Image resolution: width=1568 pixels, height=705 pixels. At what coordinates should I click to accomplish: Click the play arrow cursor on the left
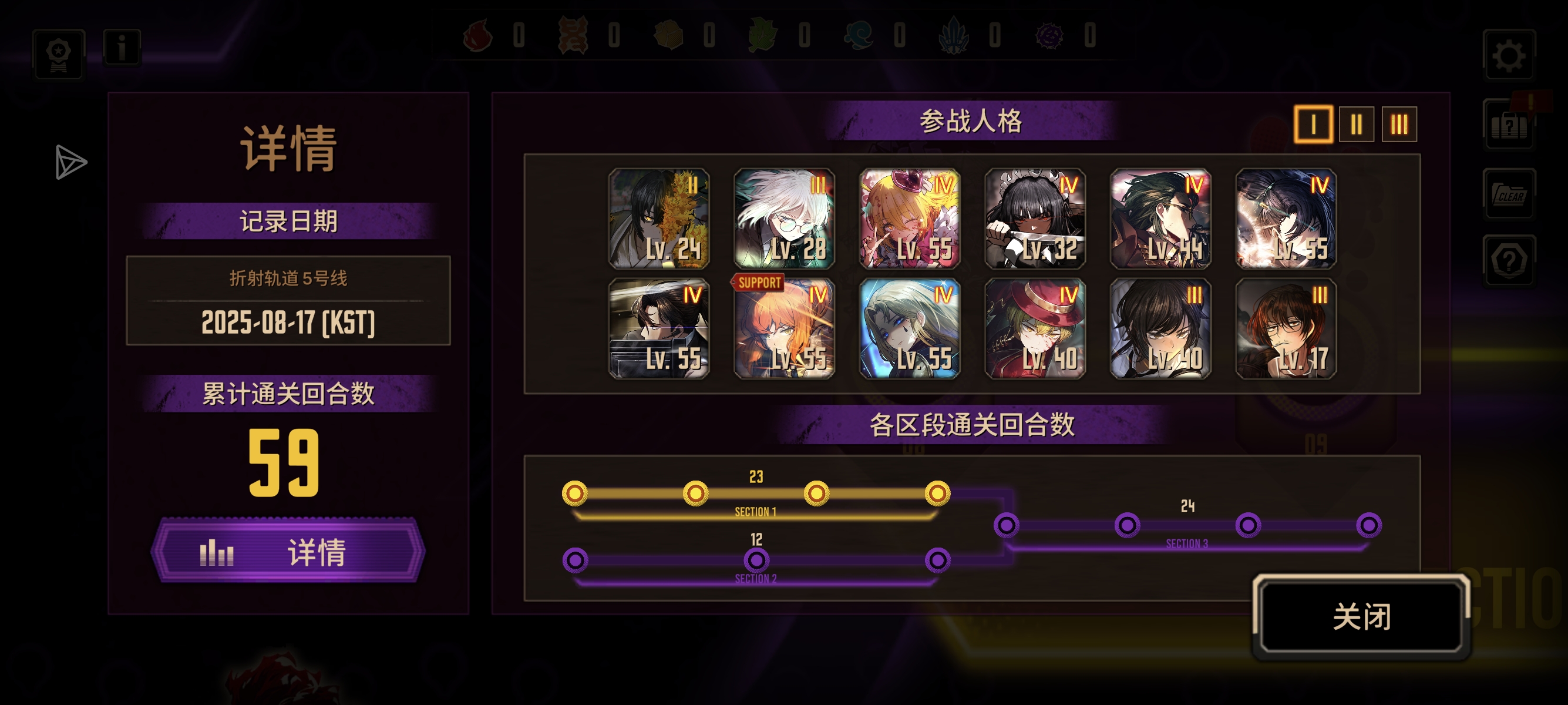pyautogui.click(x=69, y=162)
